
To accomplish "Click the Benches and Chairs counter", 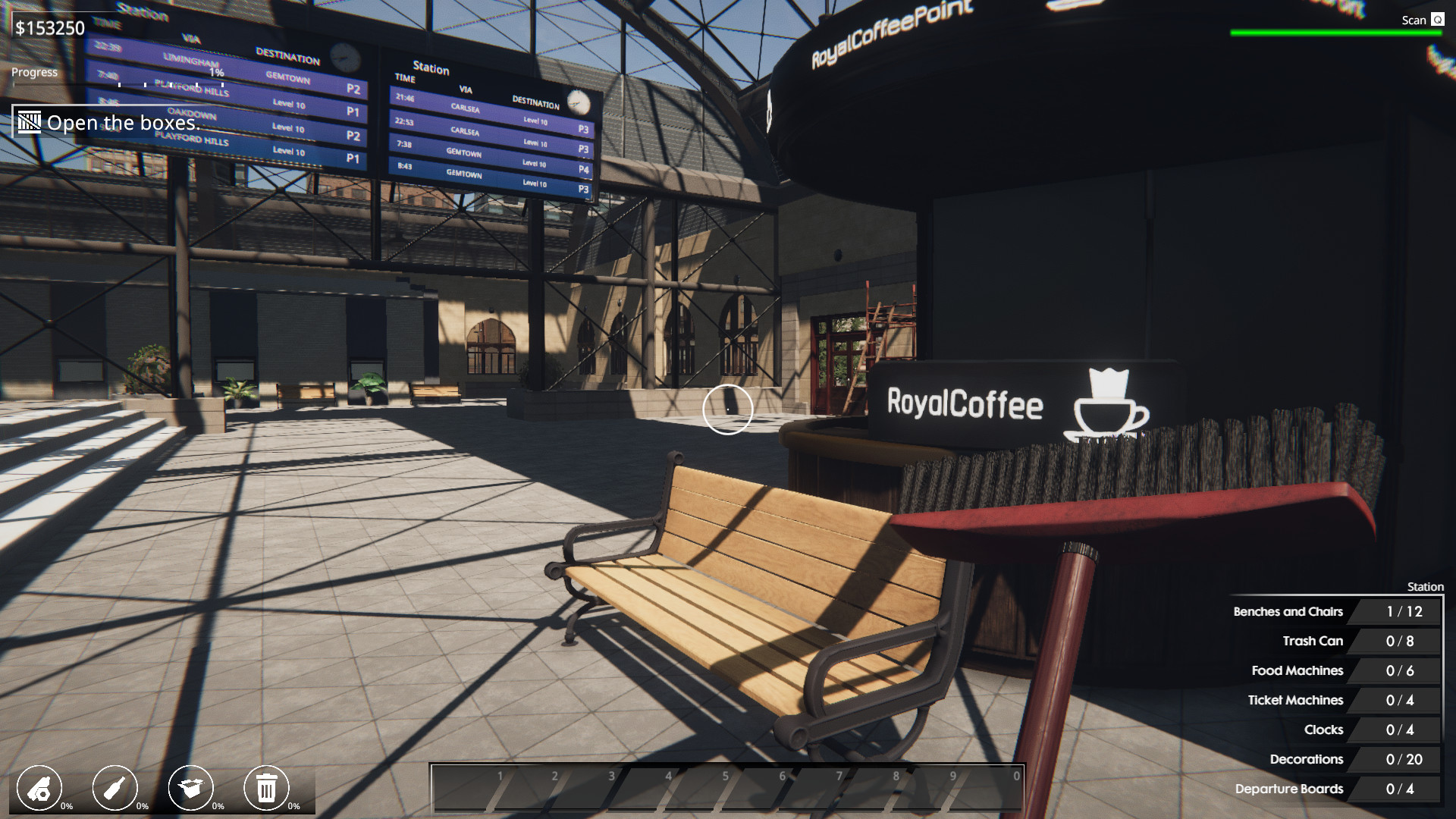I will tap(1287, 611).
